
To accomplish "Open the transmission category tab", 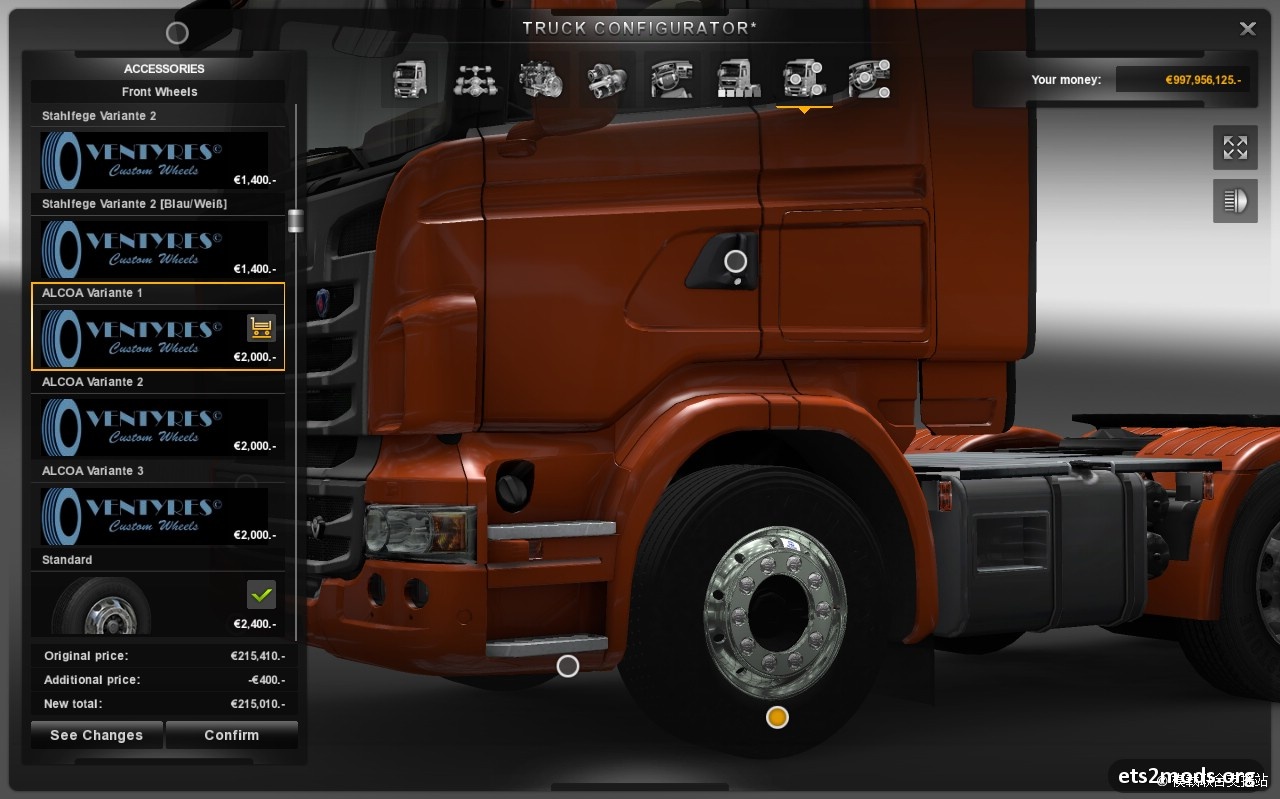I will coord(607,80).
